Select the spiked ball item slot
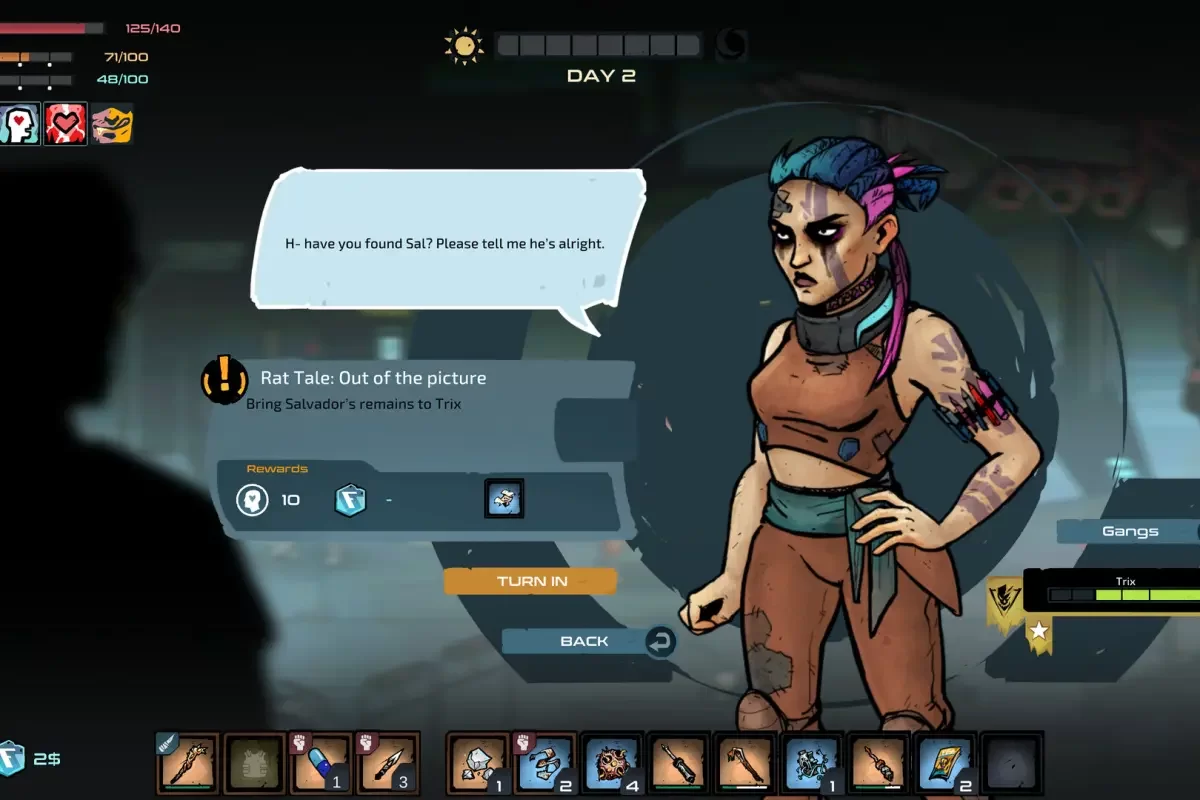 [612, 764]
